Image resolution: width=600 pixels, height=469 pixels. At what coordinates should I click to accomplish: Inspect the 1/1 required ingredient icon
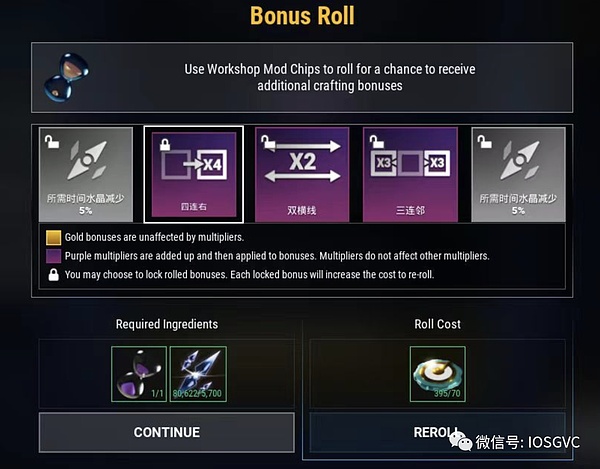[139, 374]
